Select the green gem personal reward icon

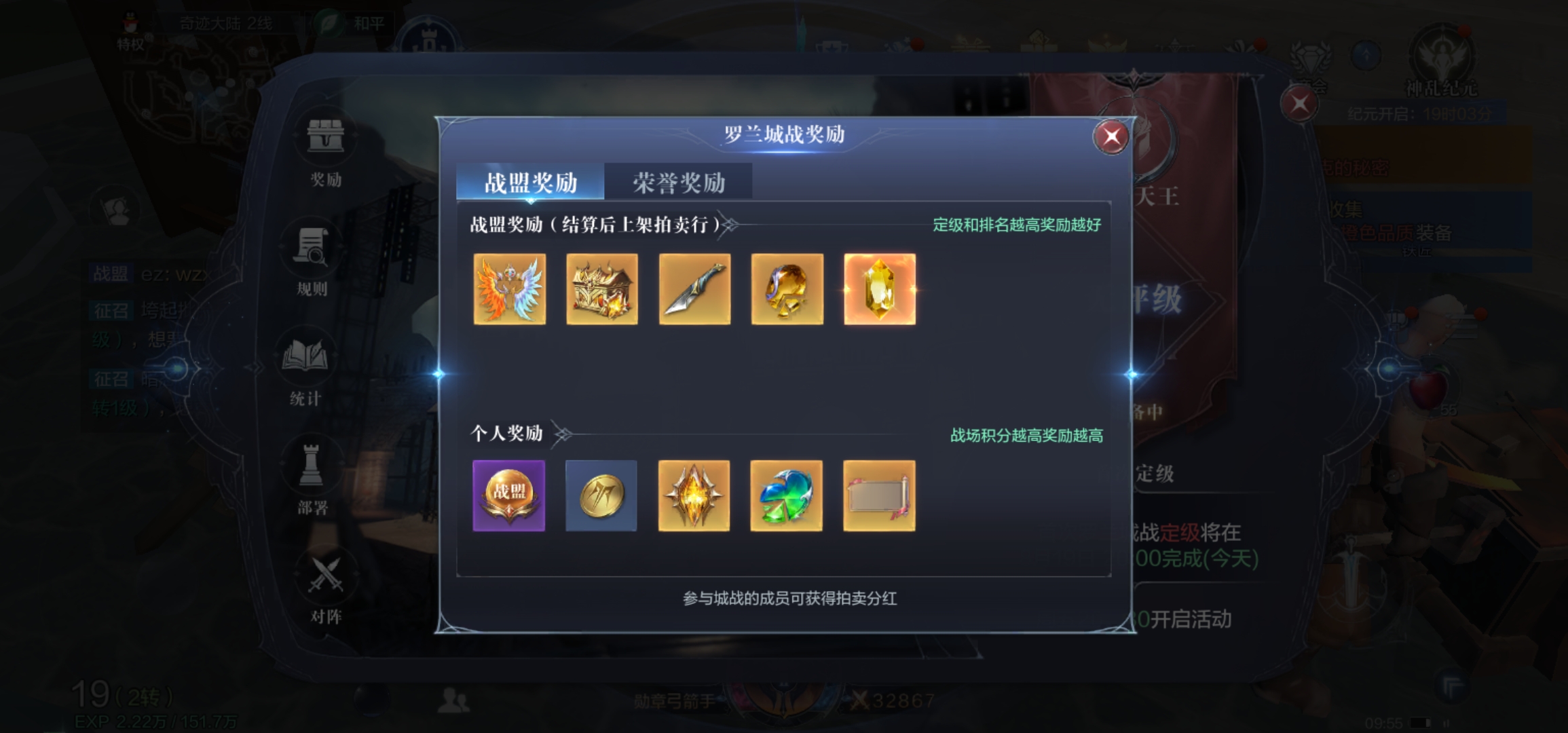tap(786, 495)
